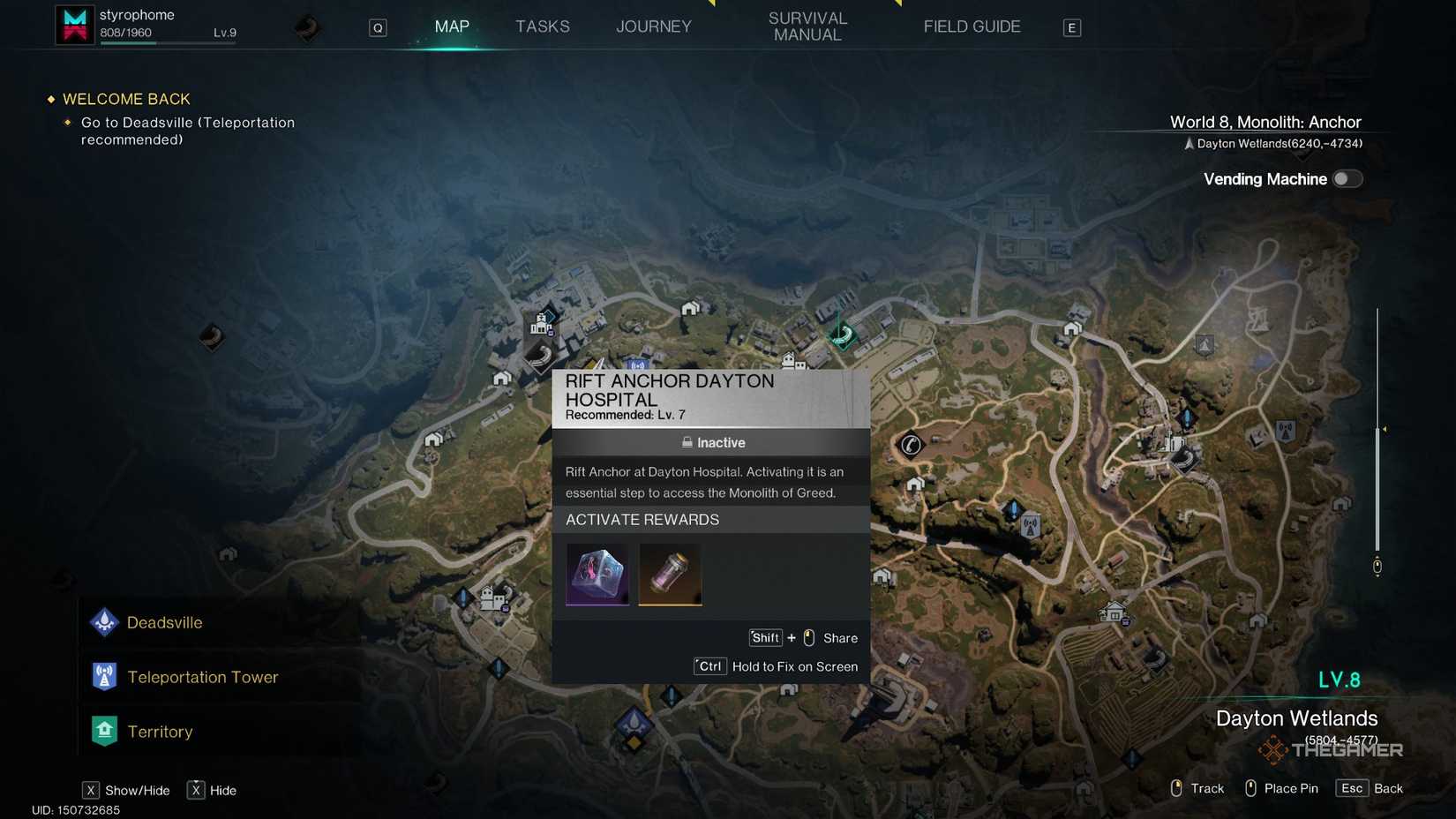Click the Track button
This screenshot has height=819, width=1456.
click(1197, 788)
